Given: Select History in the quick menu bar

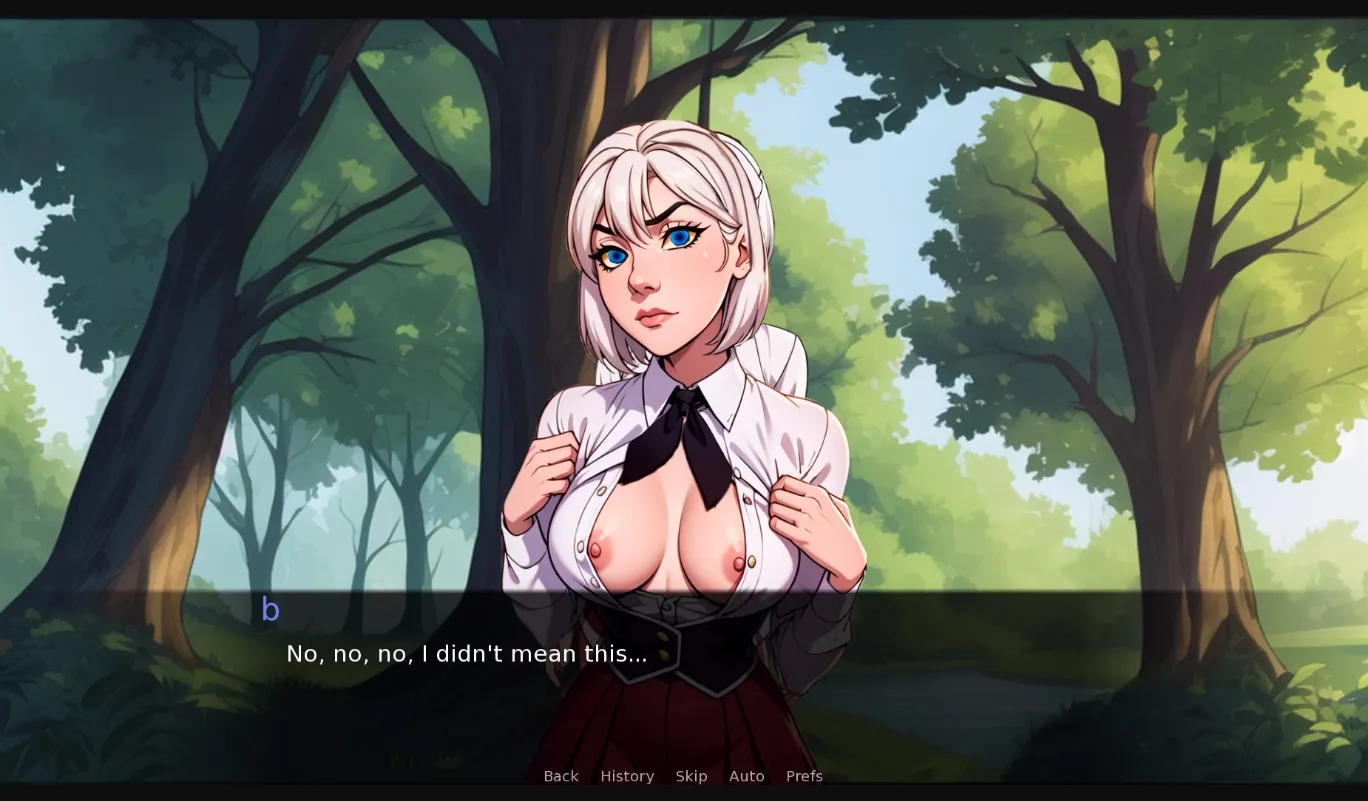Looking at the screenshot, I should tap(627, 776).
